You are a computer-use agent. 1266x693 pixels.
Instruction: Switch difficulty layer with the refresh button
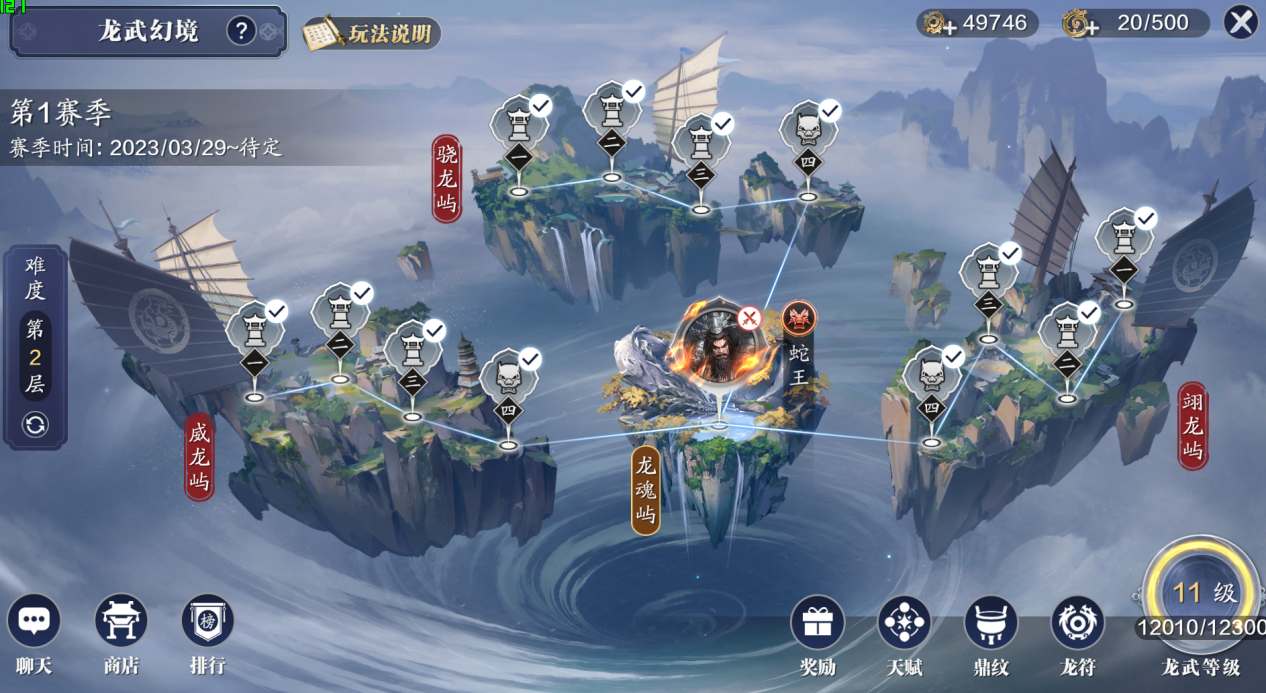pos(35,425)
